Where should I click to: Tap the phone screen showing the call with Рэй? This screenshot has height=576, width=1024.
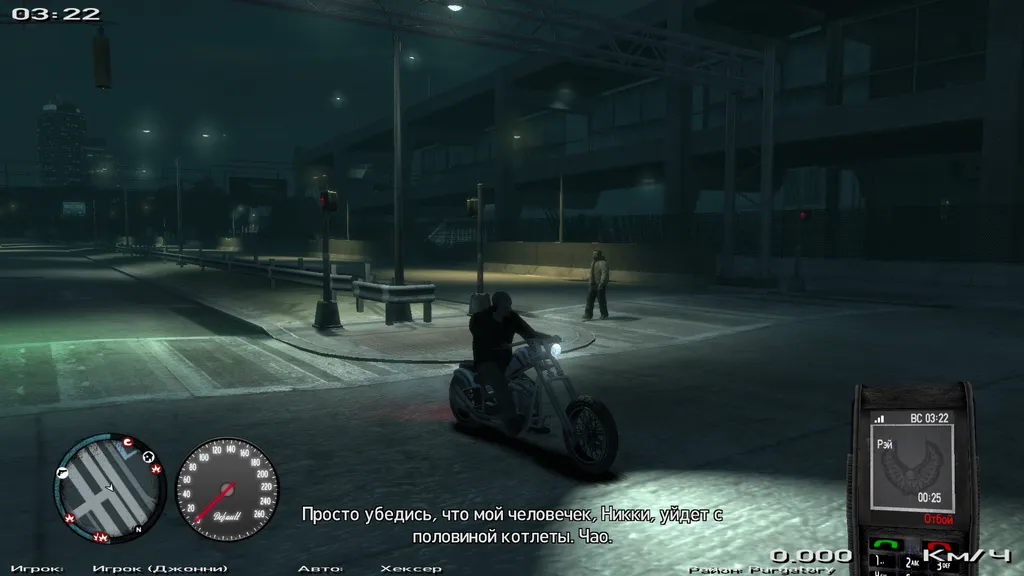(913, 465)
